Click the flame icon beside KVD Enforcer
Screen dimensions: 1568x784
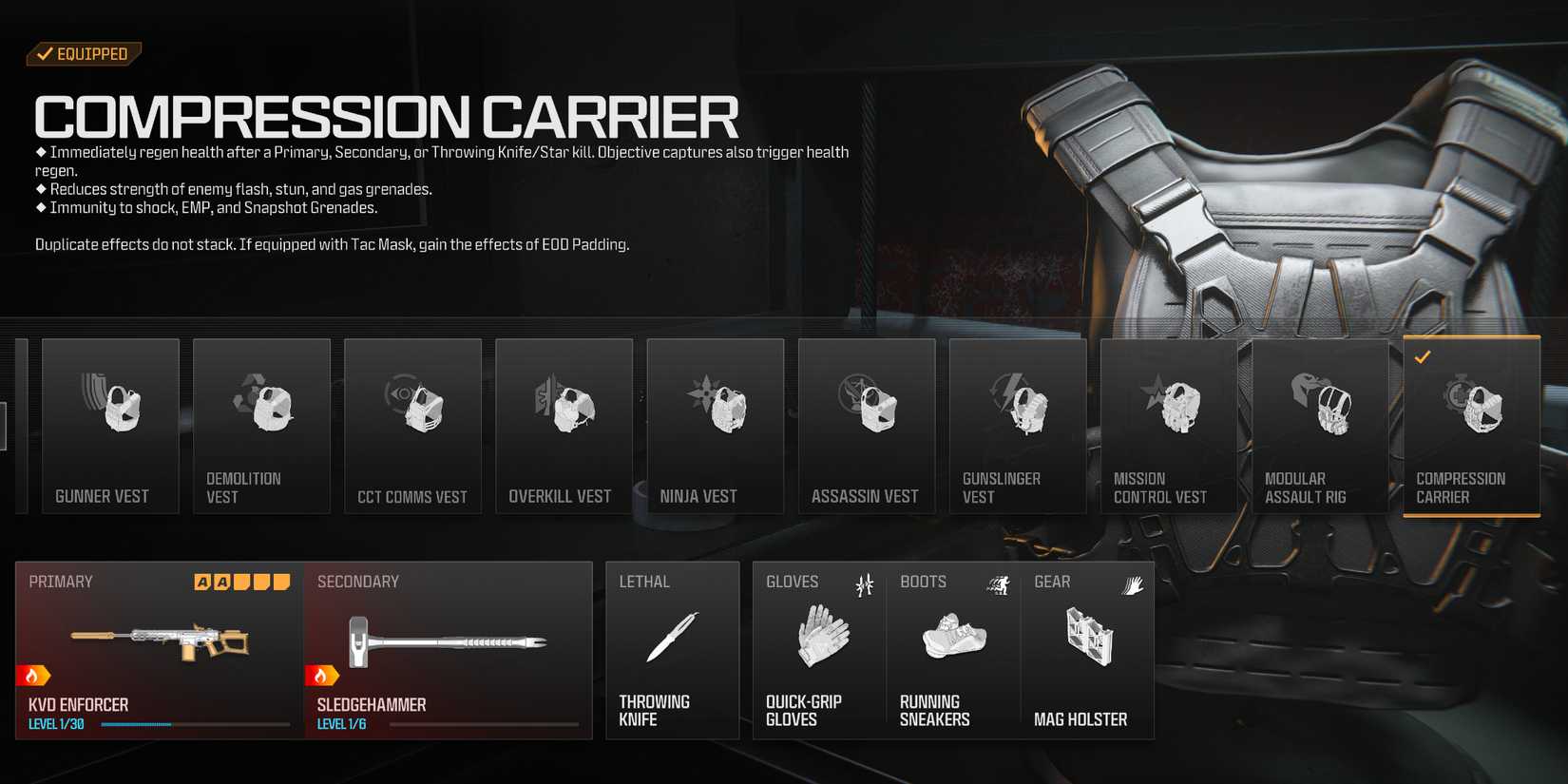click(31, 677)
